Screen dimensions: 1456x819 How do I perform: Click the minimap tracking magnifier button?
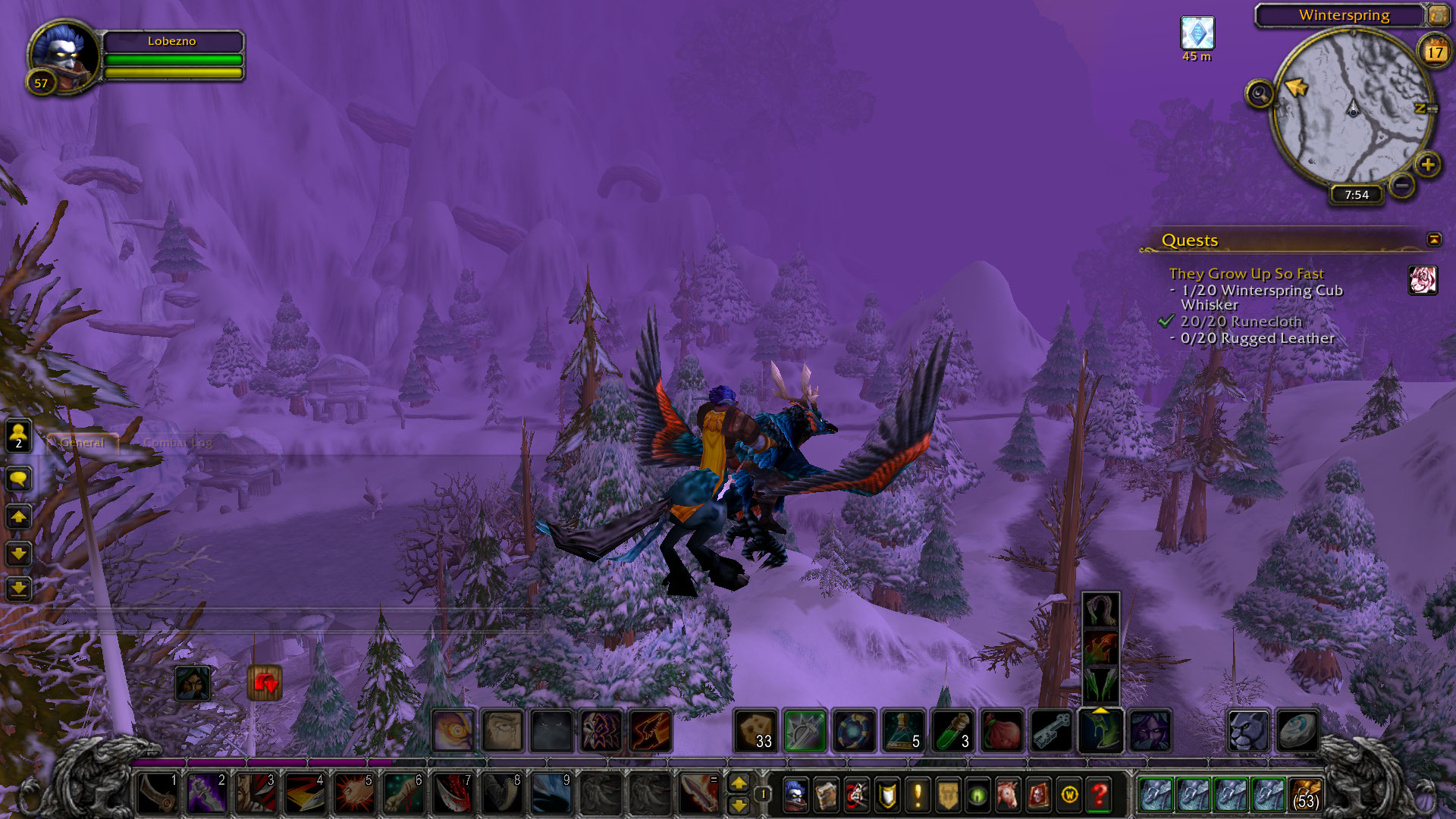coord(1260,94)
